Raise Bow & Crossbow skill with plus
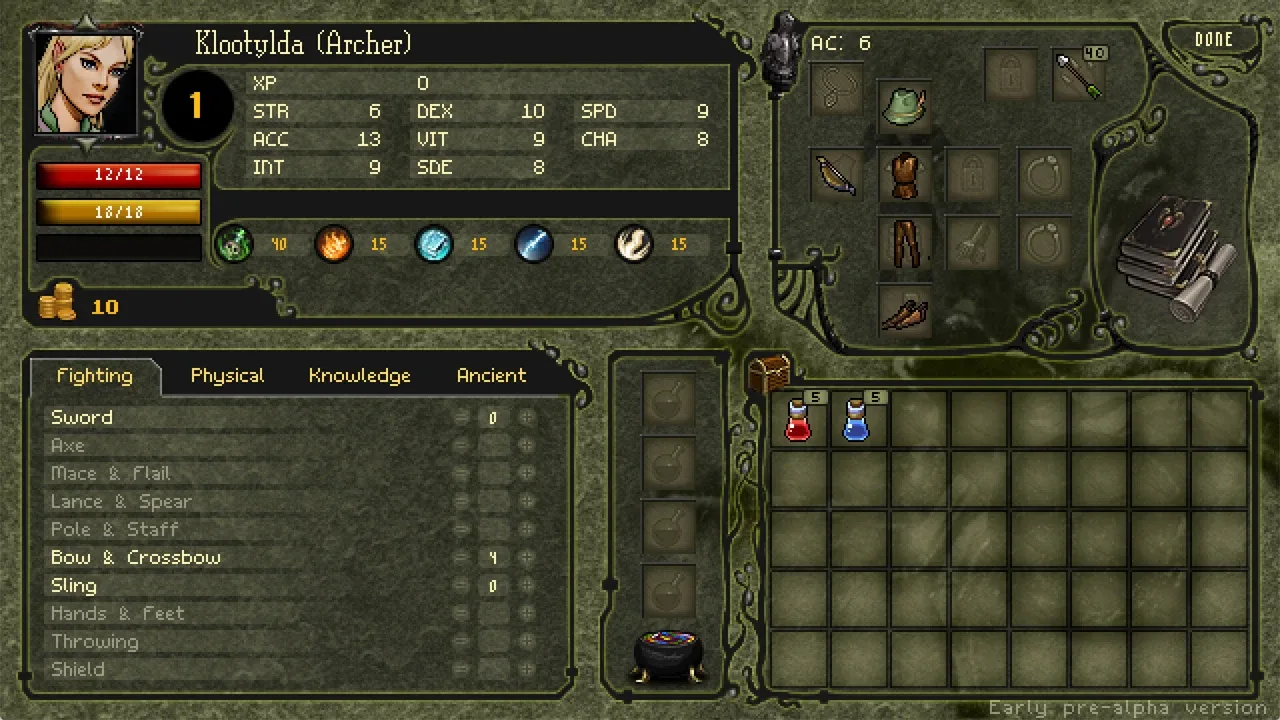Image resolution: width=1280 pixels, height=720 pixels. (x=526, y=558)
